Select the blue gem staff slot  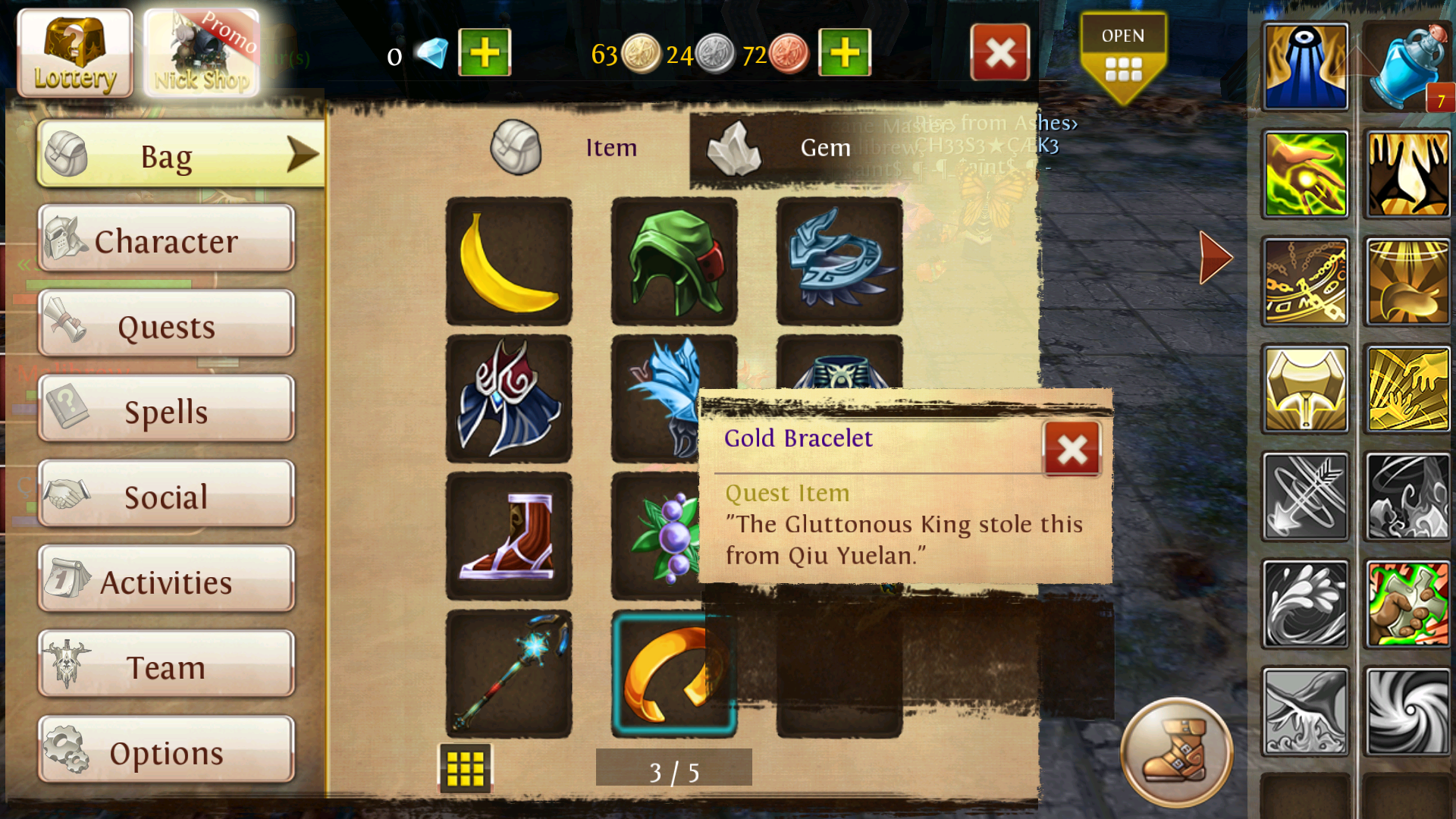[x=509, y=673]
